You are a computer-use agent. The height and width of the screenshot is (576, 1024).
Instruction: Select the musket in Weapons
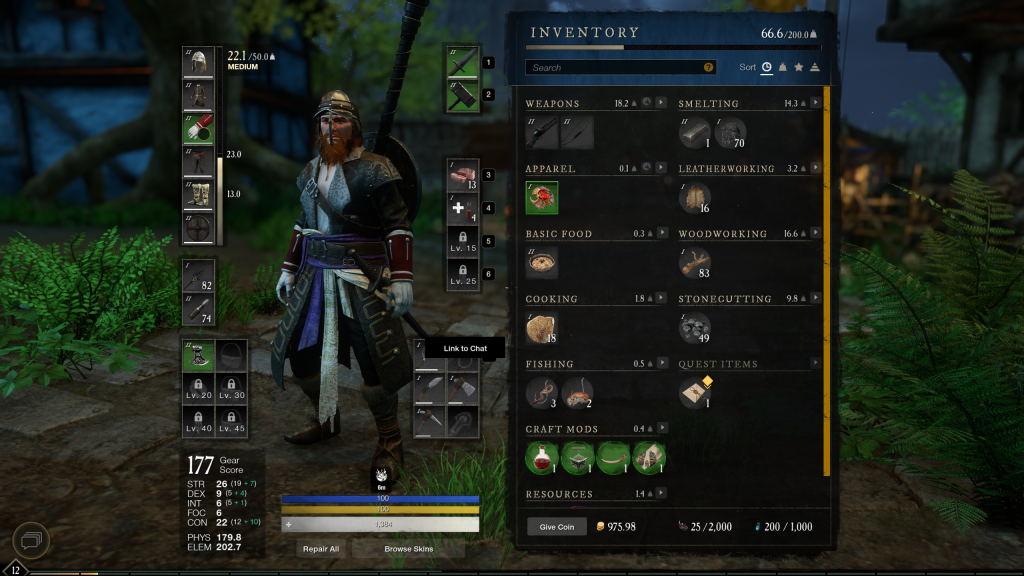(x=542, y=133)
